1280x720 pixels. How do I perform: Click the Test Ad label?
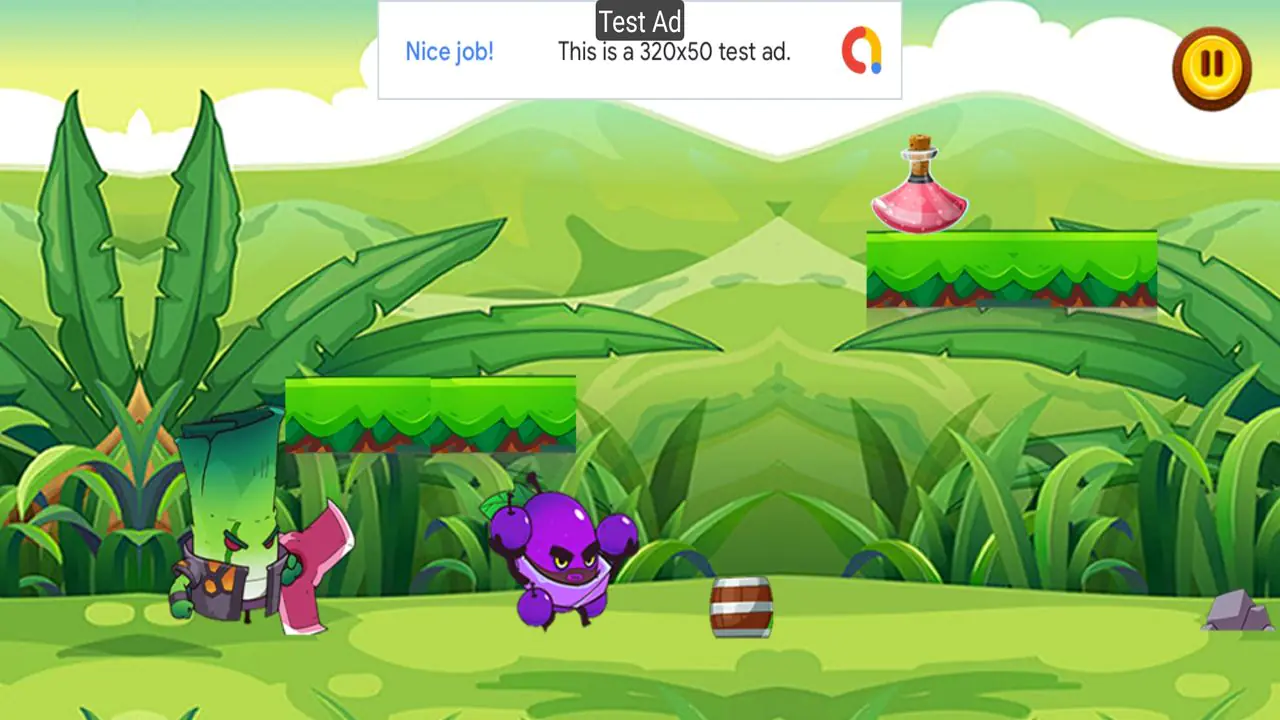point(639,20)
